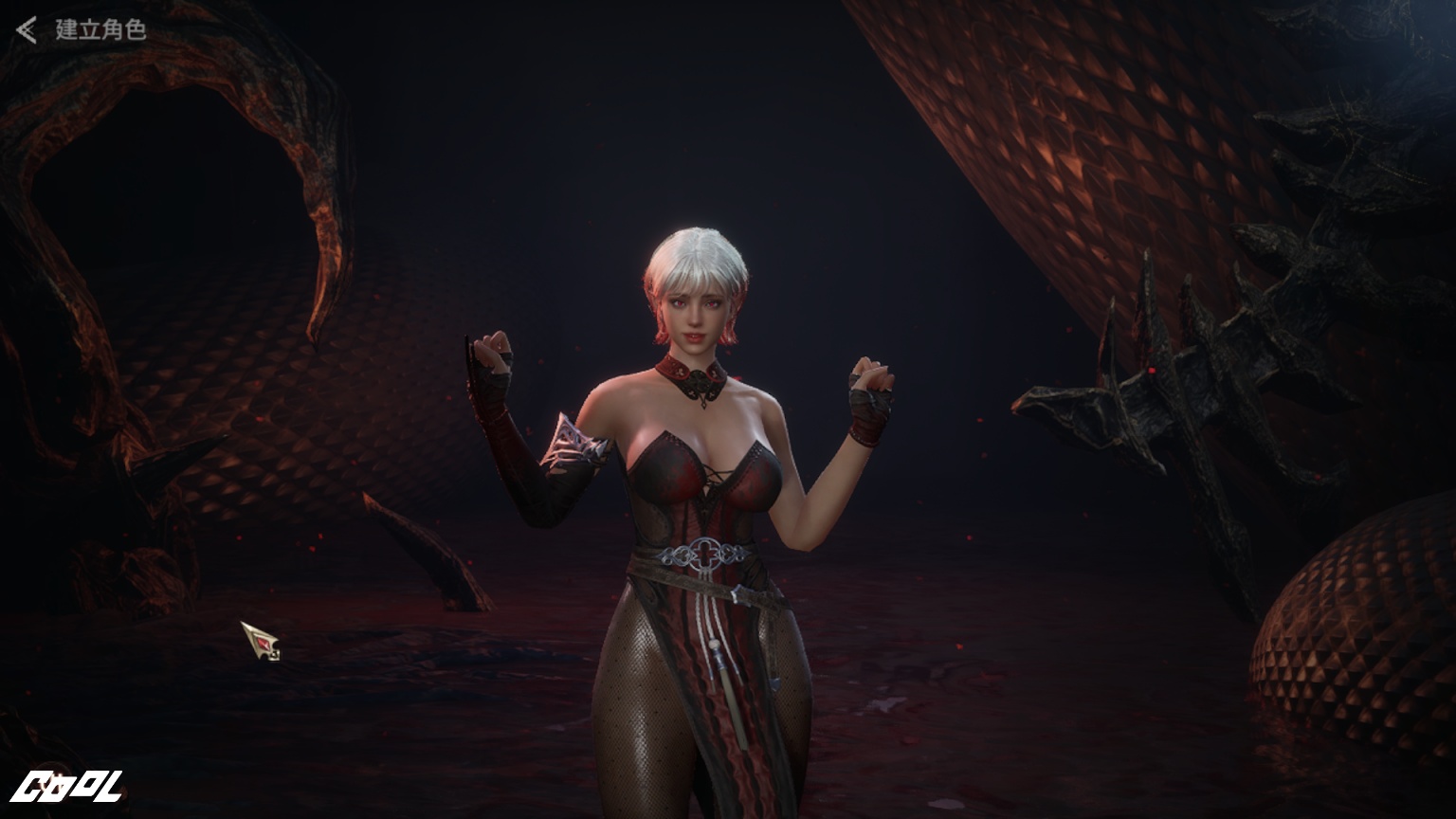
Task: Go back using the 建立角色 arrow
Action: click(27, 30)
